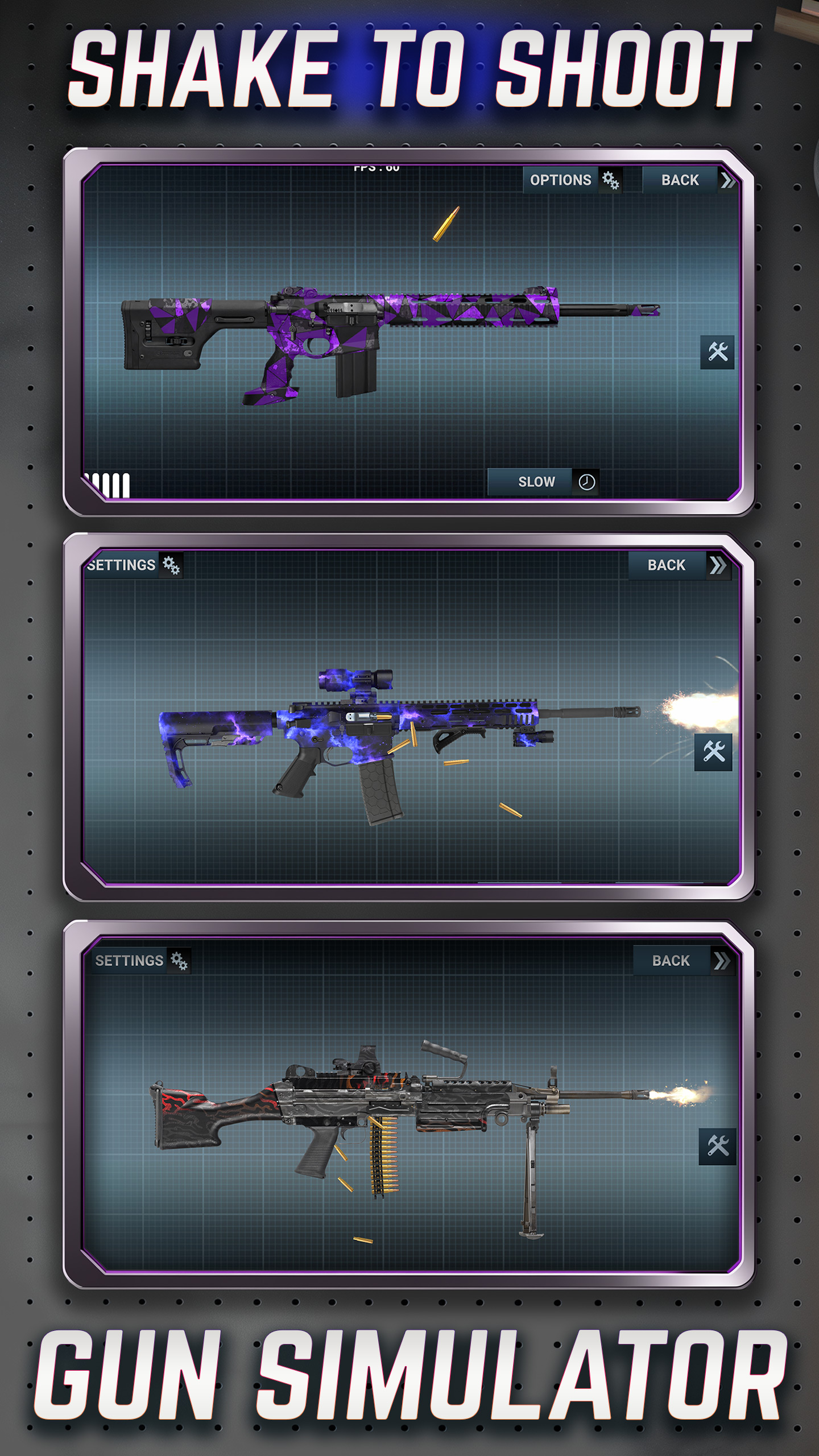Open the OPTIONS menu on the sniper rifle screen
819x1456 pixels.
click(561, 180)
